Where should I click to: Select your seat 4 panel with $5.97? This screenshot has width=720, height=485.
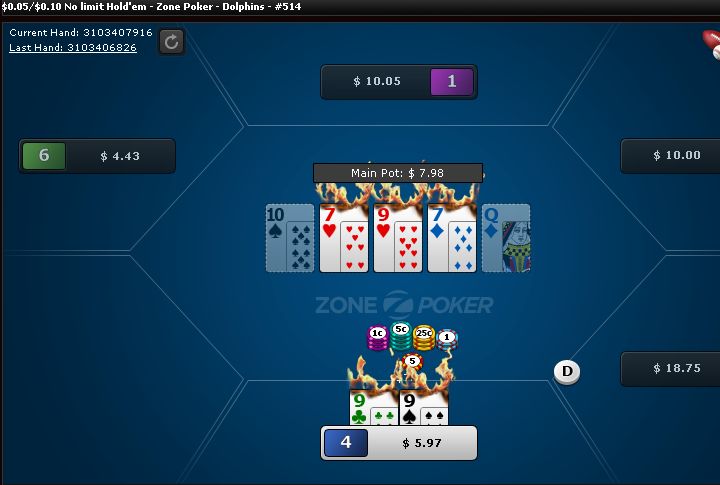pos(398,442)
